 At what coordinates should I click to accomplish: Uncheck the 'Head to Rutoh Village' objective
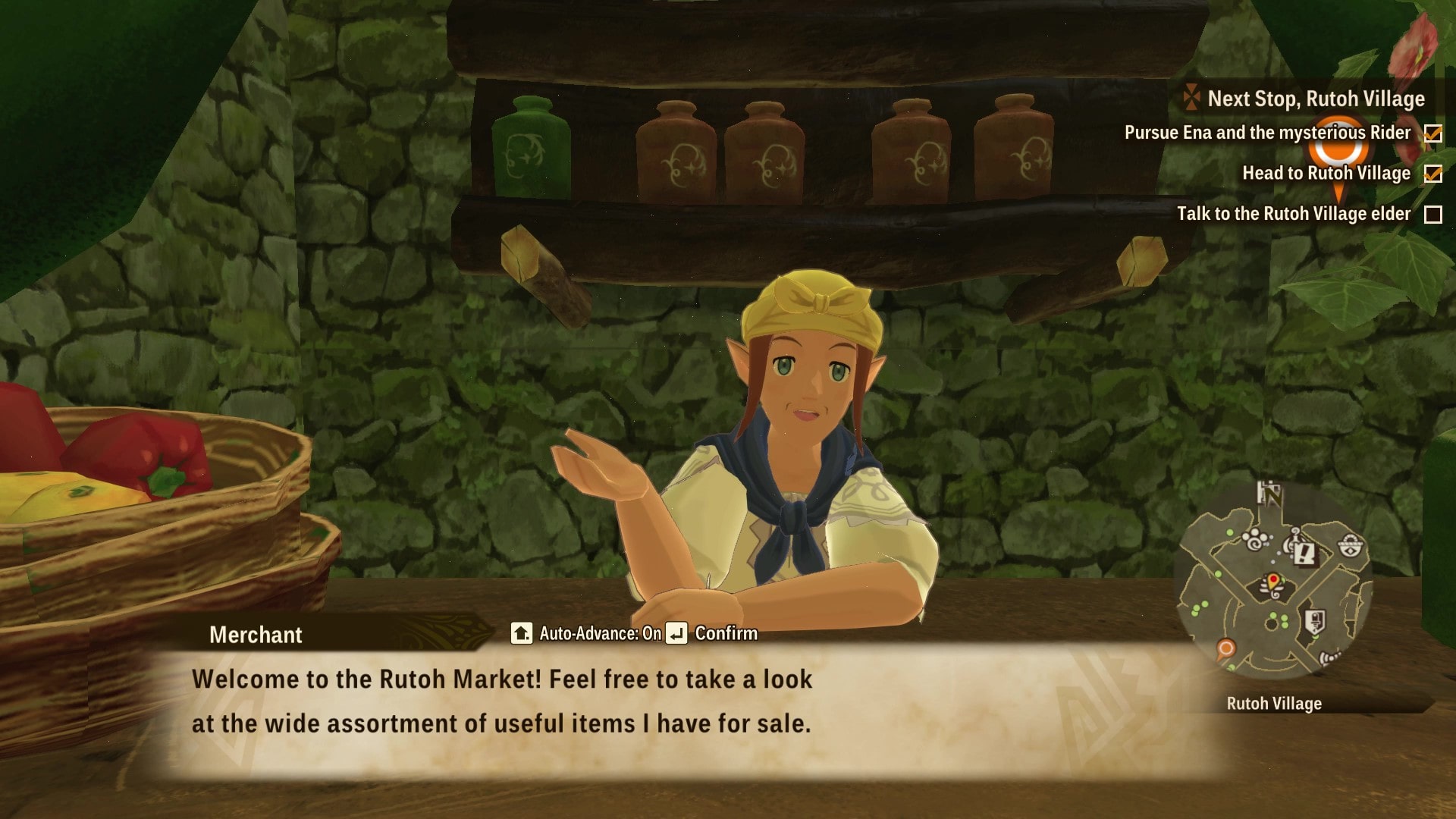pos(1433,173)
